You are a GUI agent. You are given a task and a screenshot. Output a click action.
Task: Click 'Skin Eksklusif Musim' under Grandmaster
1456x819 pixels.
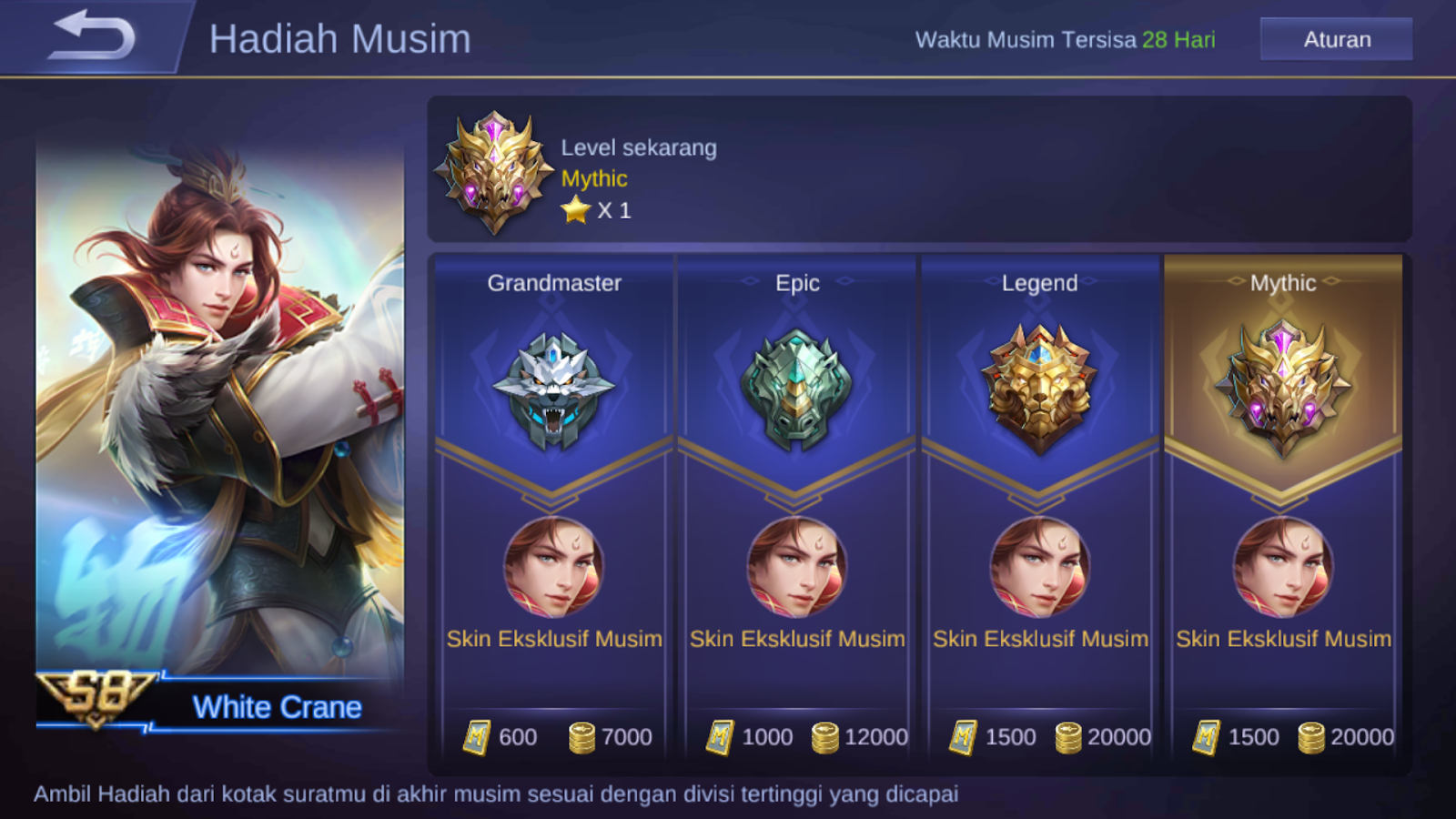553,639
